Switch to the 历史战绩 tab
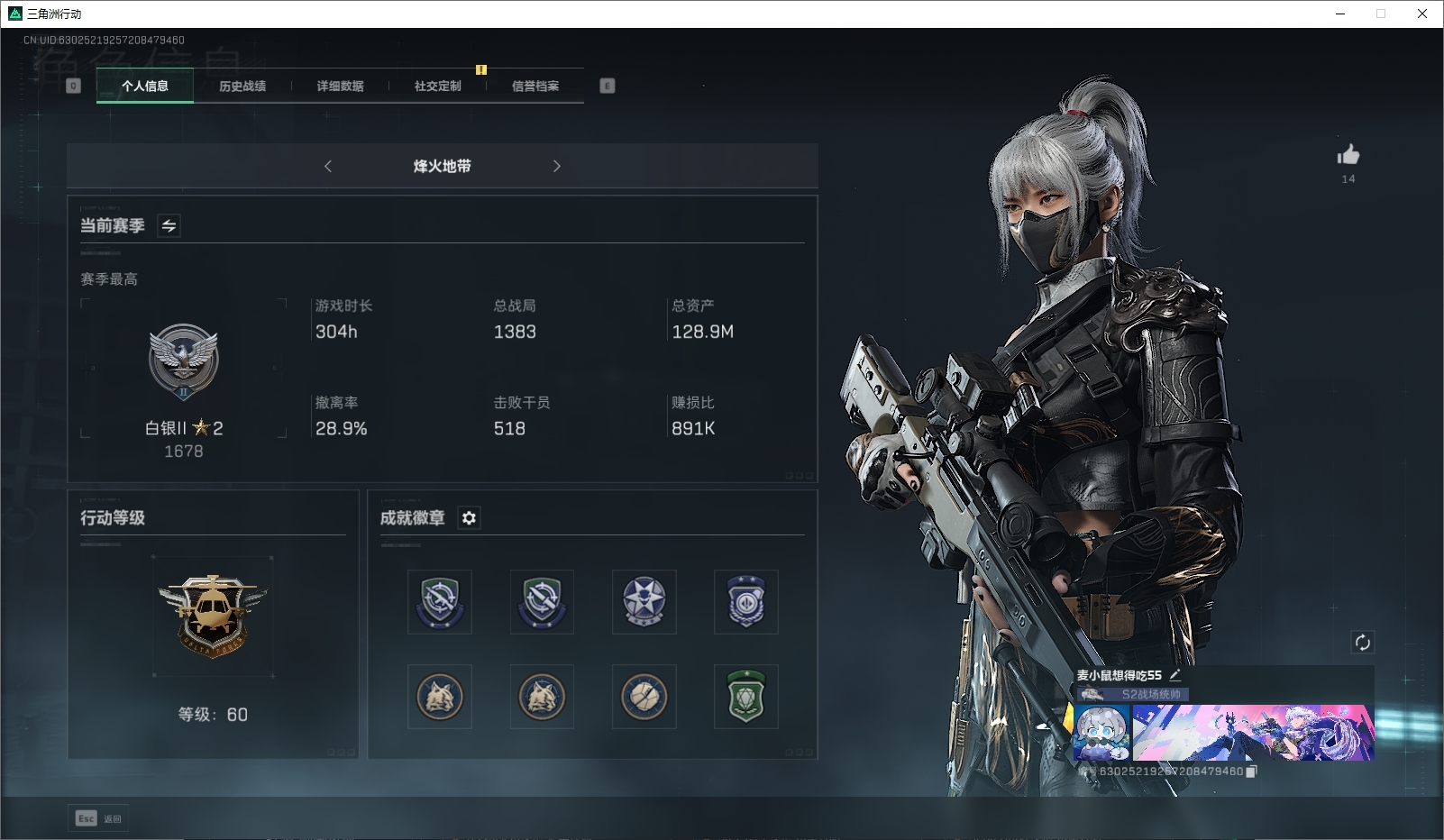1444x840 pixels. [x=242, y=87]
